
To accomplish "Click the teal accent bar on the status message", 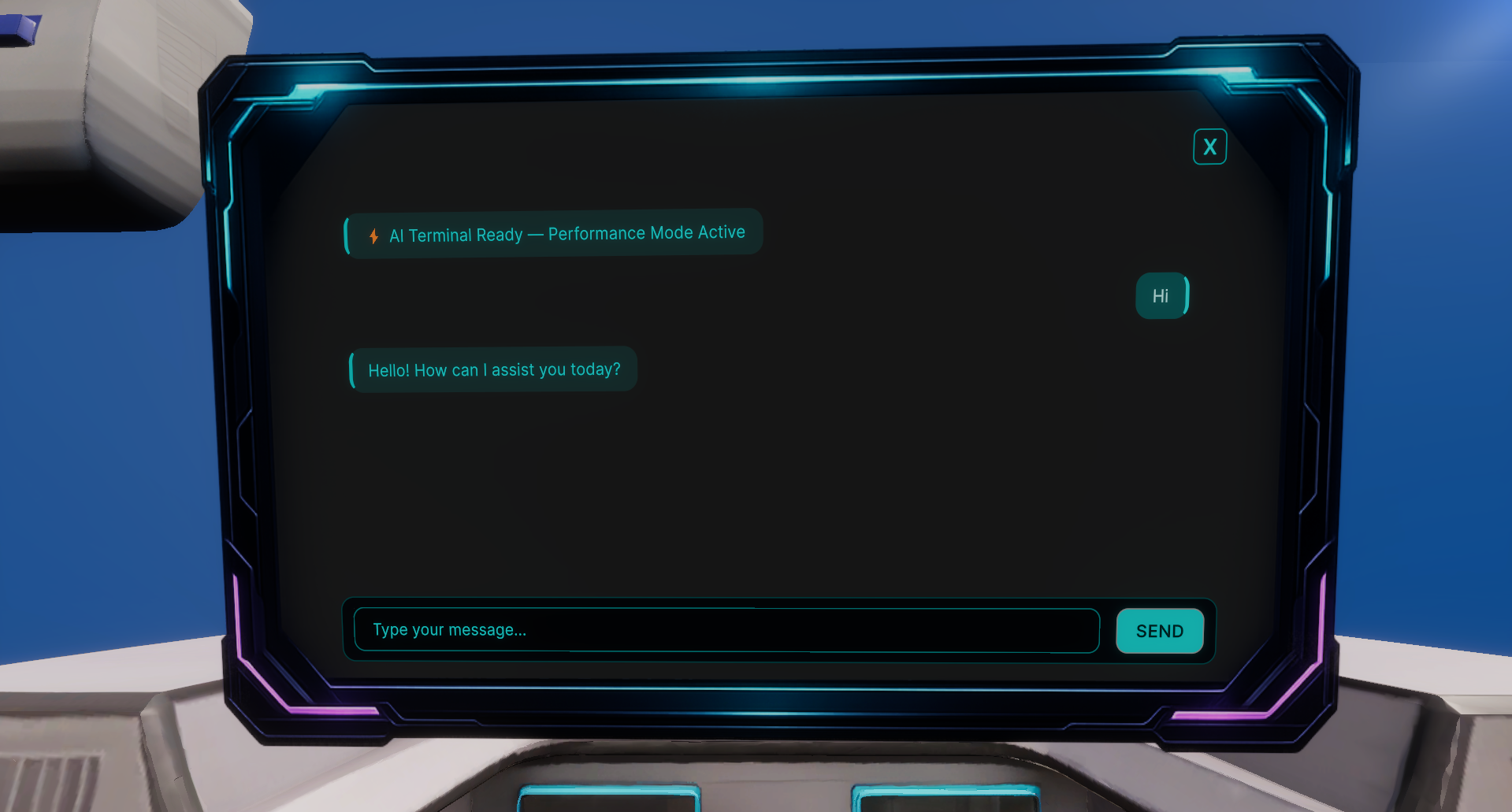I will (x=346, y=233).
